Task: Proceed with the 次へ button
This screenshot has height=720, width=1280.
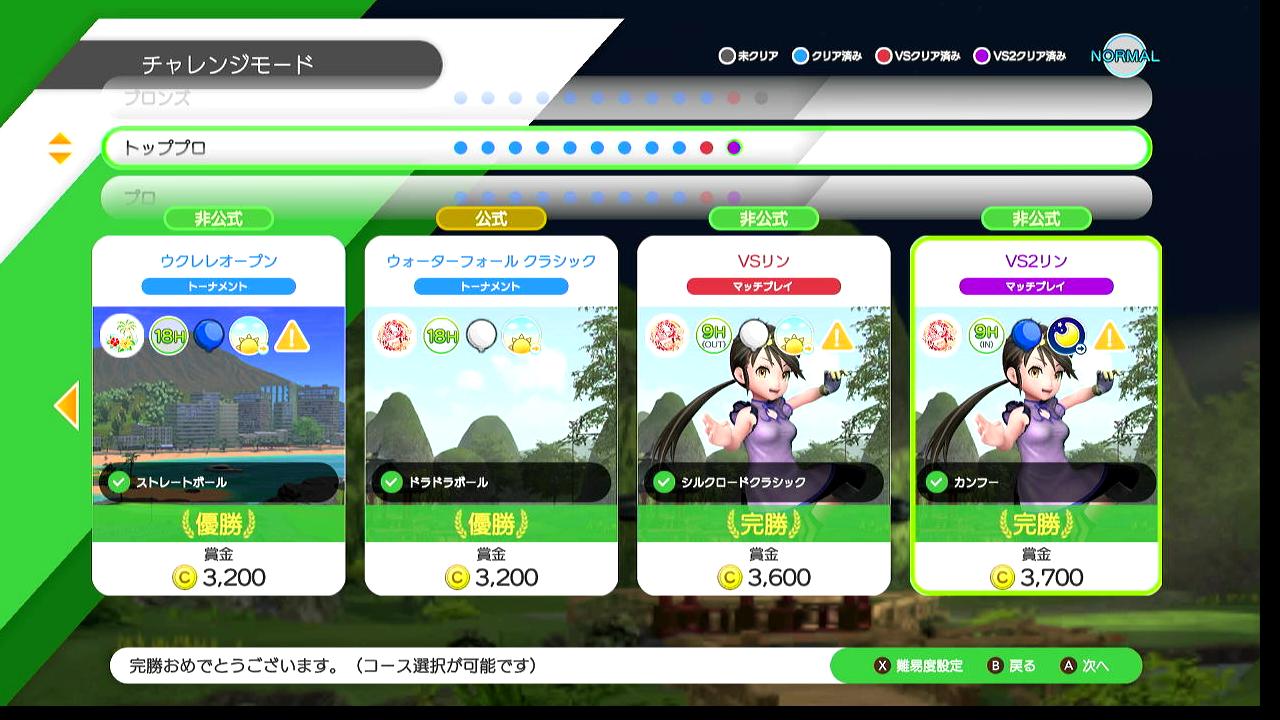Action: click(x=1086, y=666)
